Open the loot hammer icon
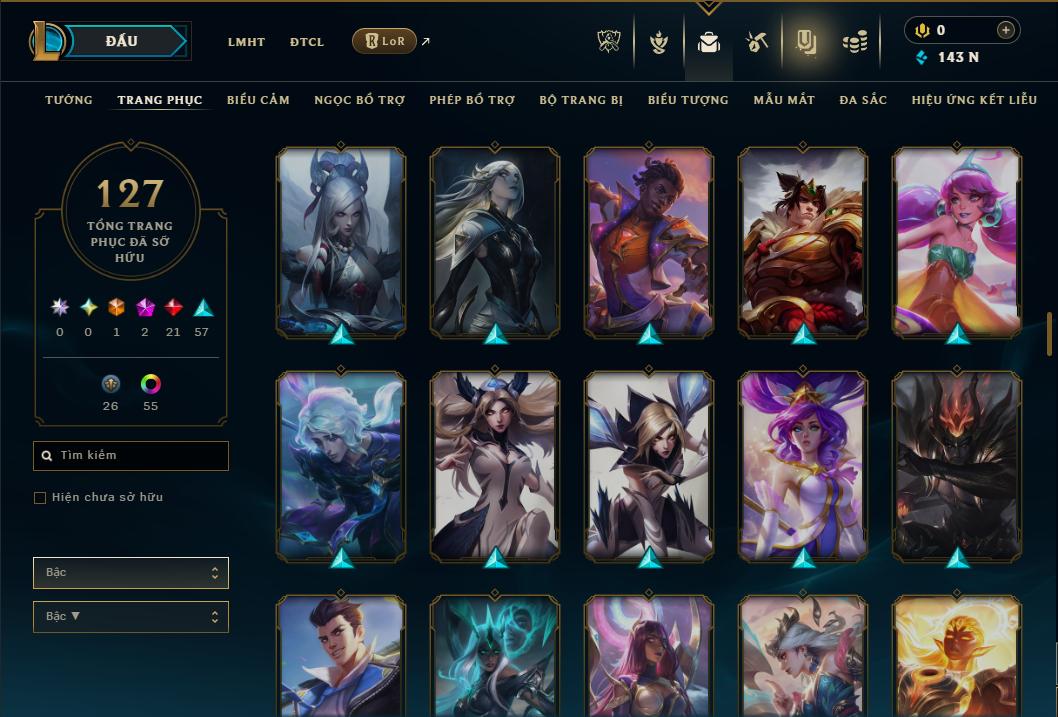Image resolution: width=1058 pixels, height=717 pixels. pyautogui.click(x=757, y=42)
